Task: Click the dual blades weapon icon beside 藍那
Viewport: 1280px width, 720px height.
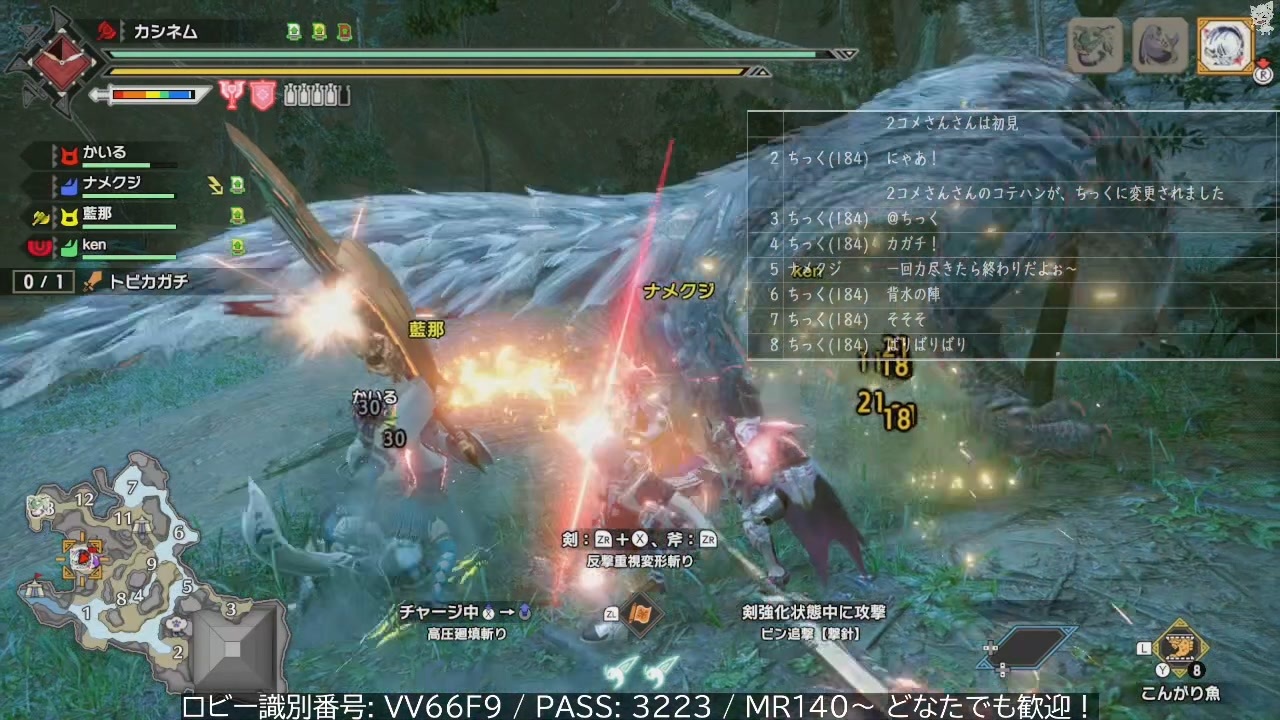Action: coord(38,217)
